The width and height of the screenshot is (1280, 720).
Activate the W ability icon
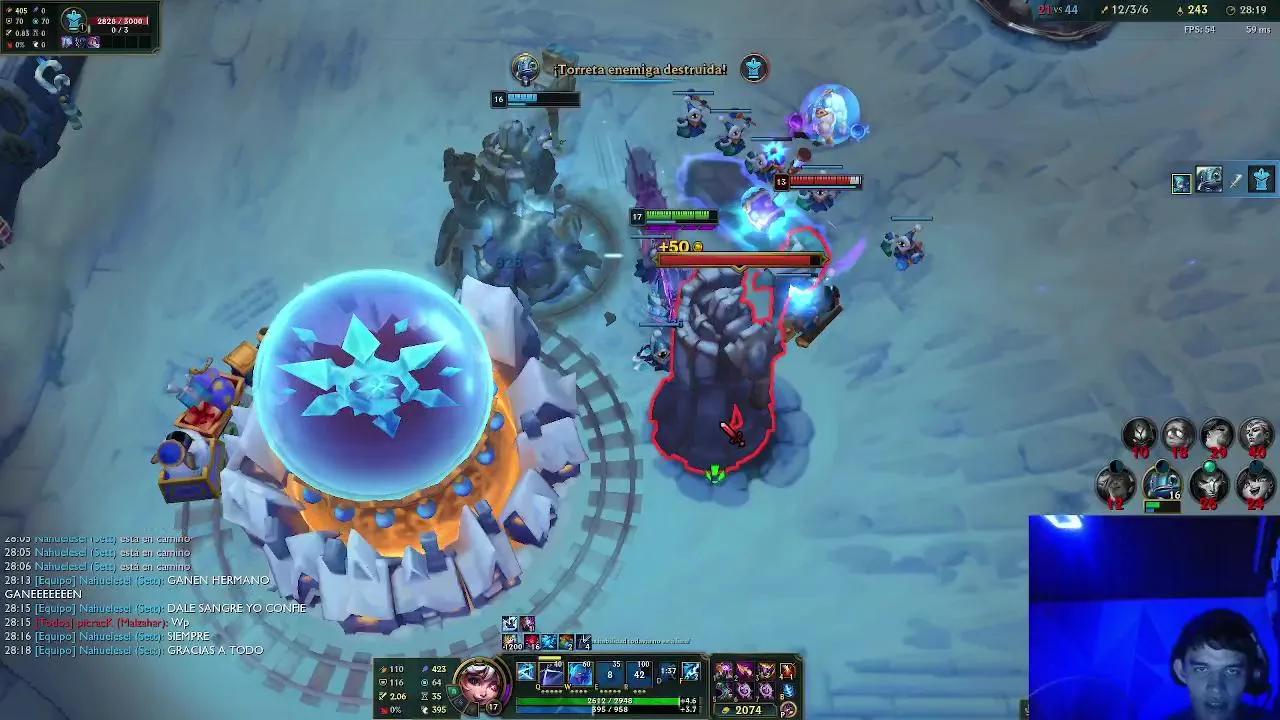point(578,671)
